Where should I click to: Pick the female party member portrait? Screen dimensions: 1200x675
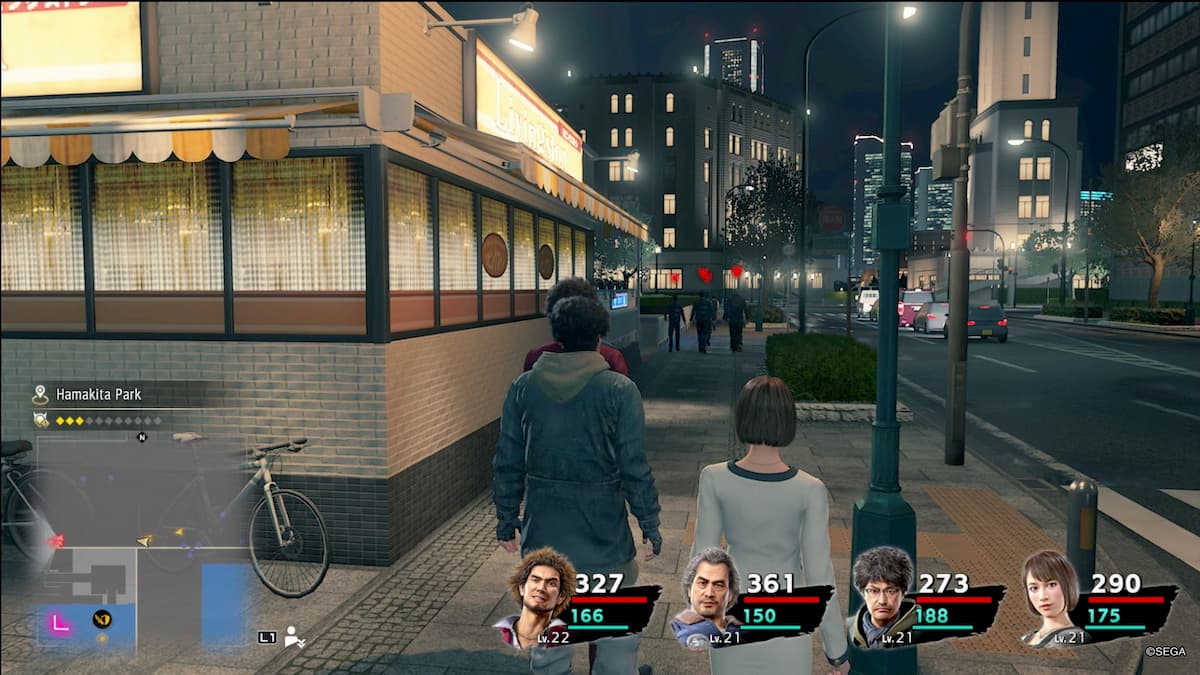1049,598
